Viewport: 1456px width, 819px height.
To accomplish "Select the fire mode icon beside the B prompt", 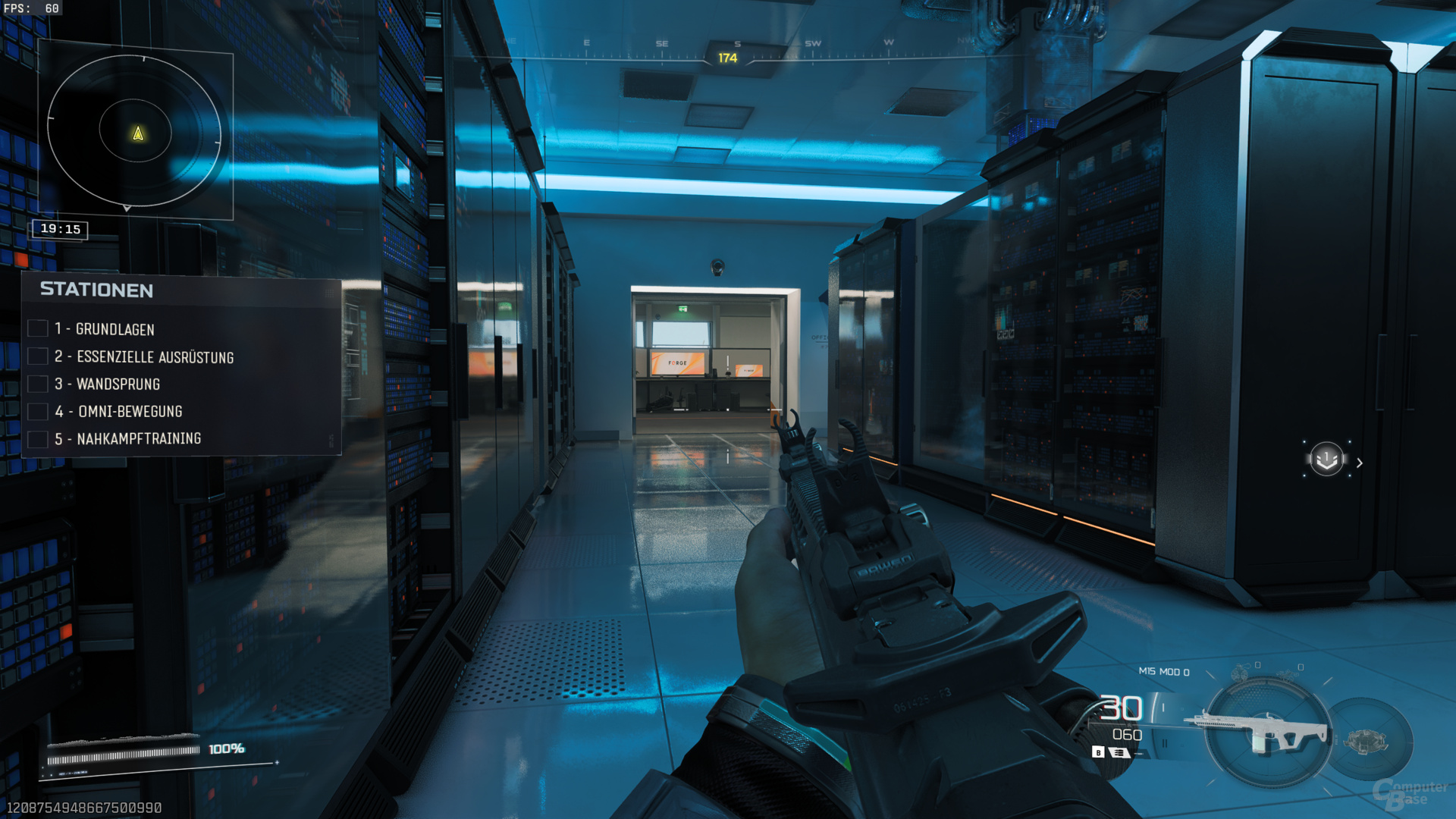I will 1120,752.
